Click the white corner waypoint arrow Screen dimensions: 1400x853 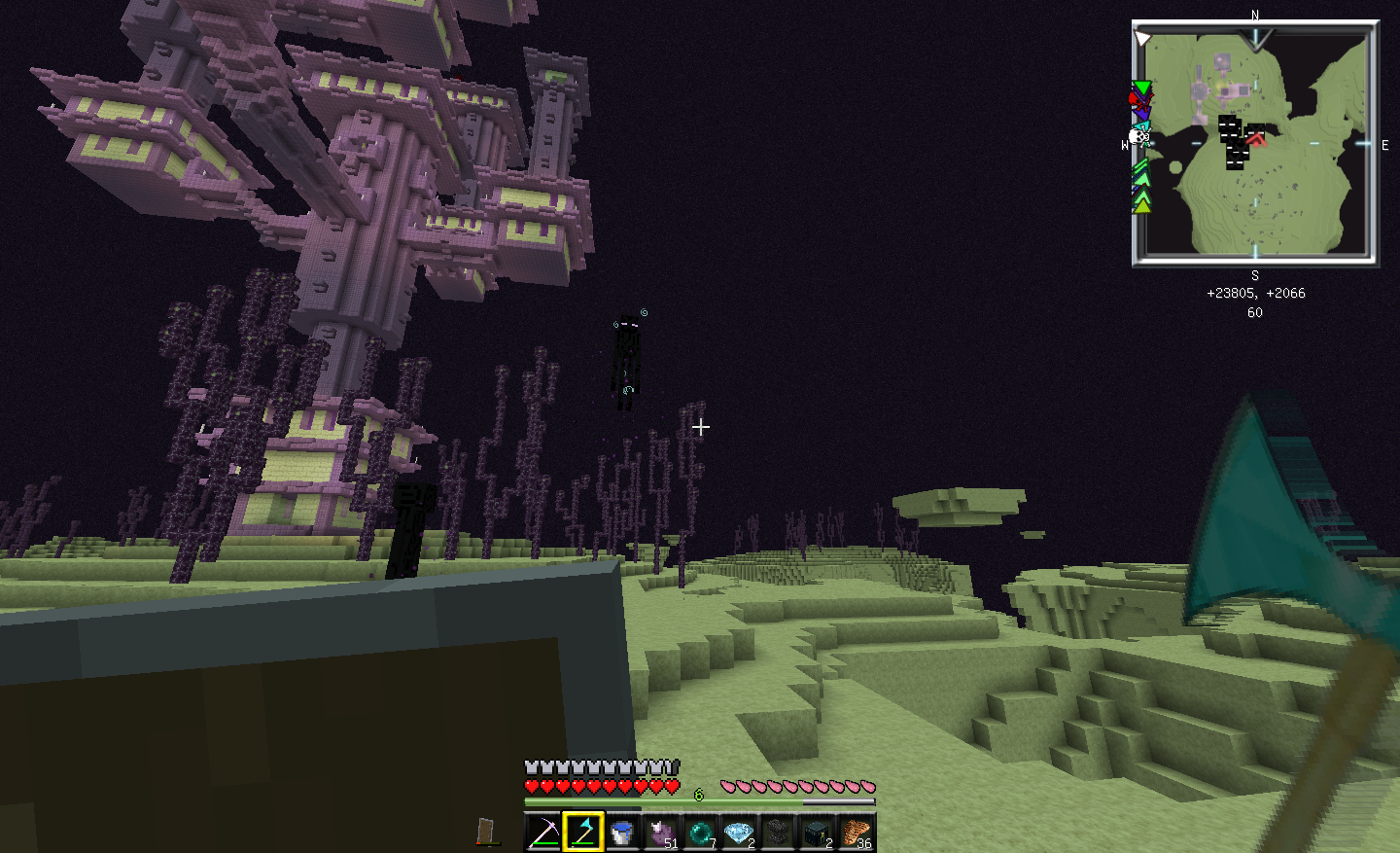pyautogui.click(x=1143, y=39)
